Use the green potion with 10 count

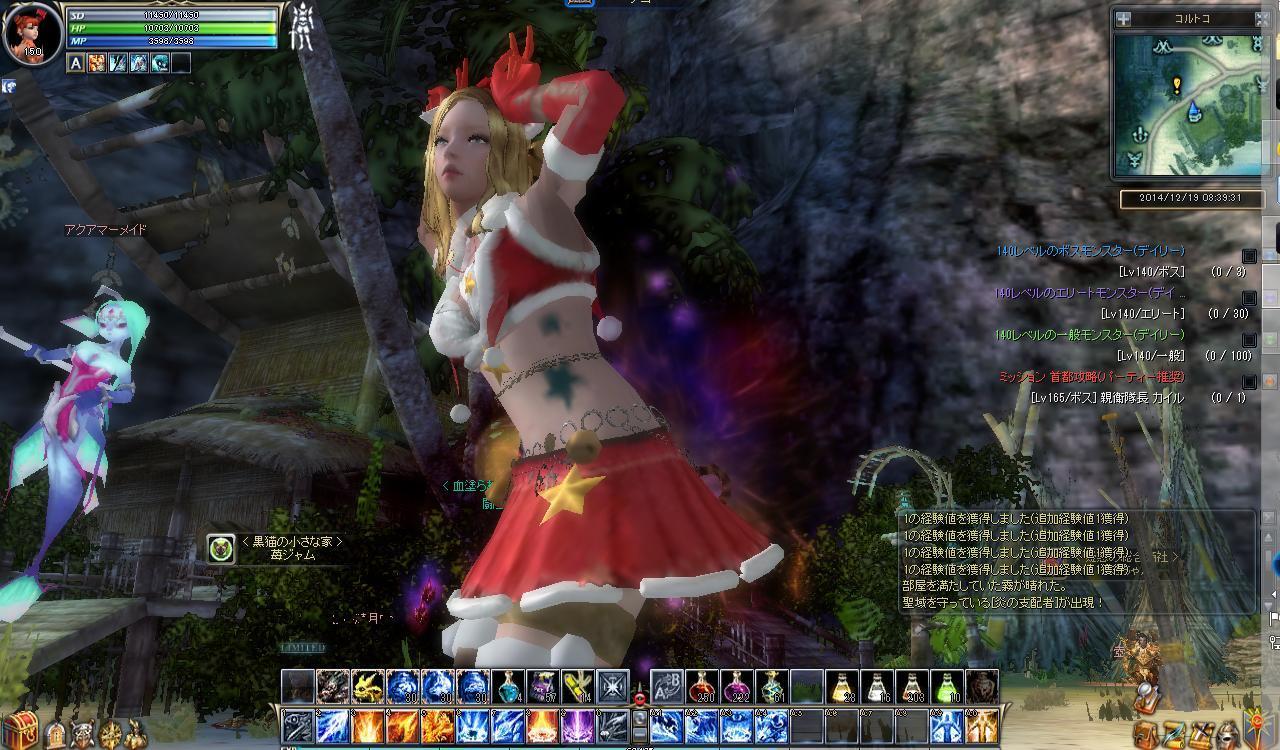[947, 687]
